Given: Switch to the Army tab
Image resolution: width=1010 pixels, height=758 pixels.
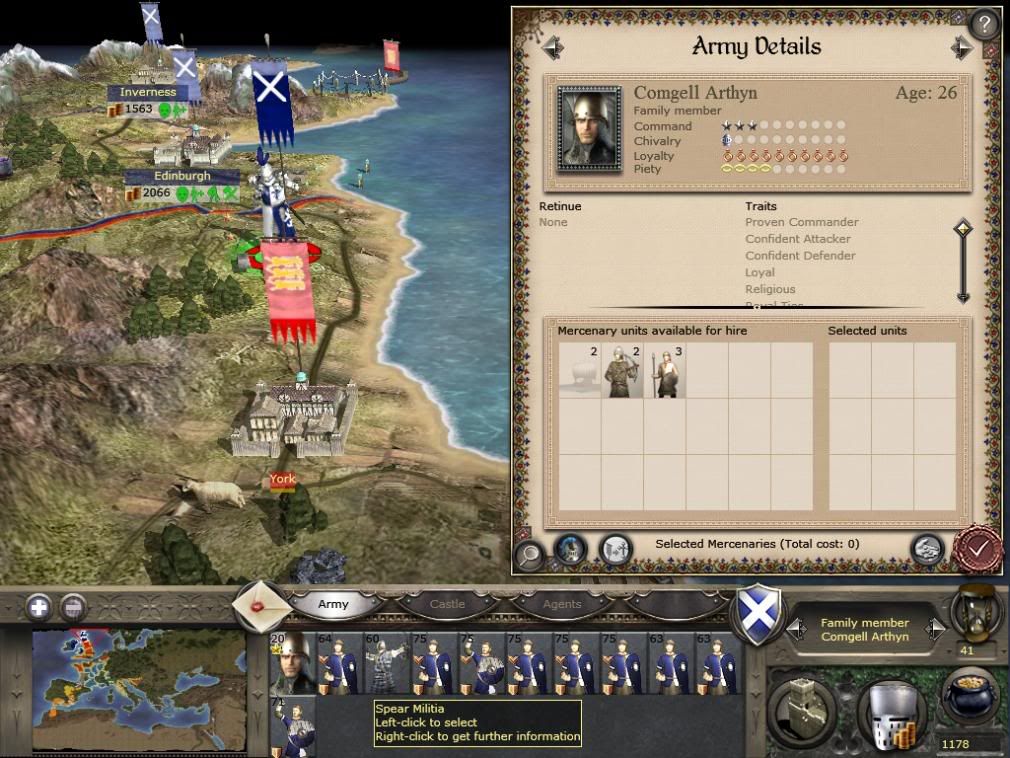Looking at the screenshot, I should [334, 604].
